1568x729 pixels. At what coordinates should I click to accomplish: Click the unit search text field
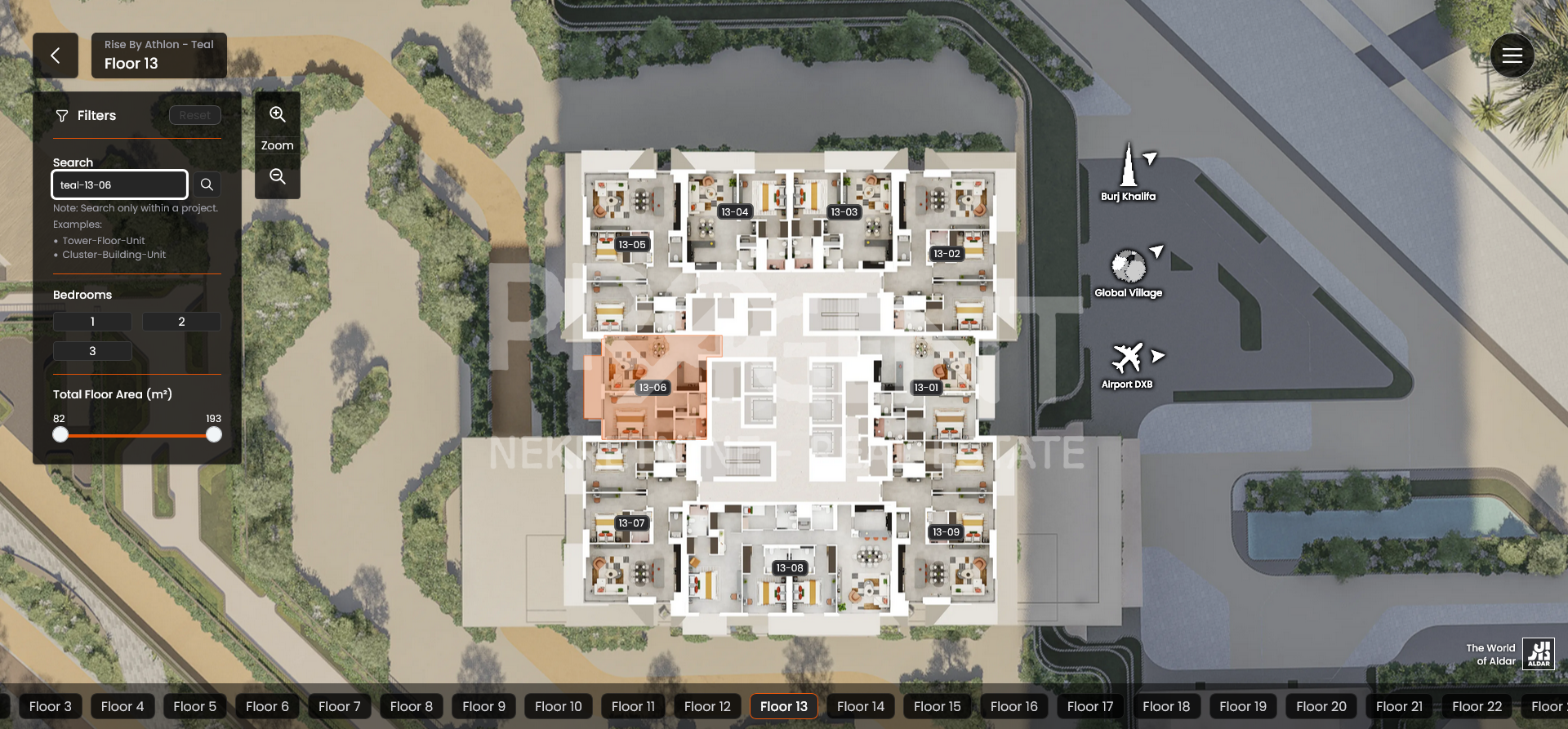point(119,184)
